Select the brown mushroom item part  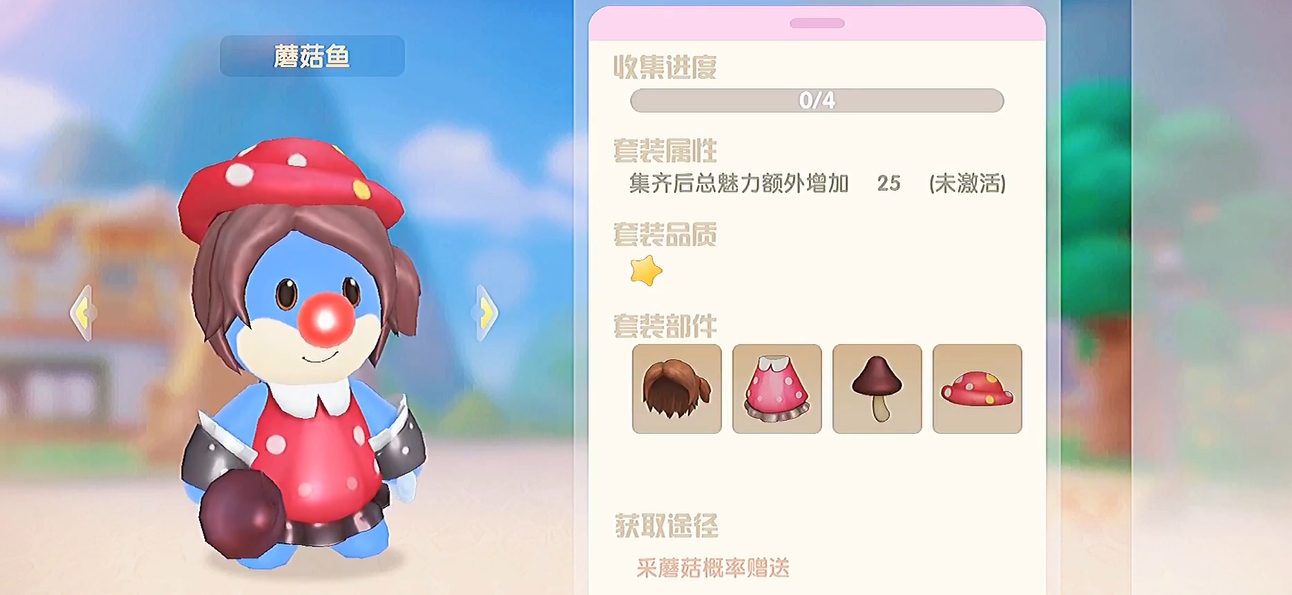(x=877, y=389)
